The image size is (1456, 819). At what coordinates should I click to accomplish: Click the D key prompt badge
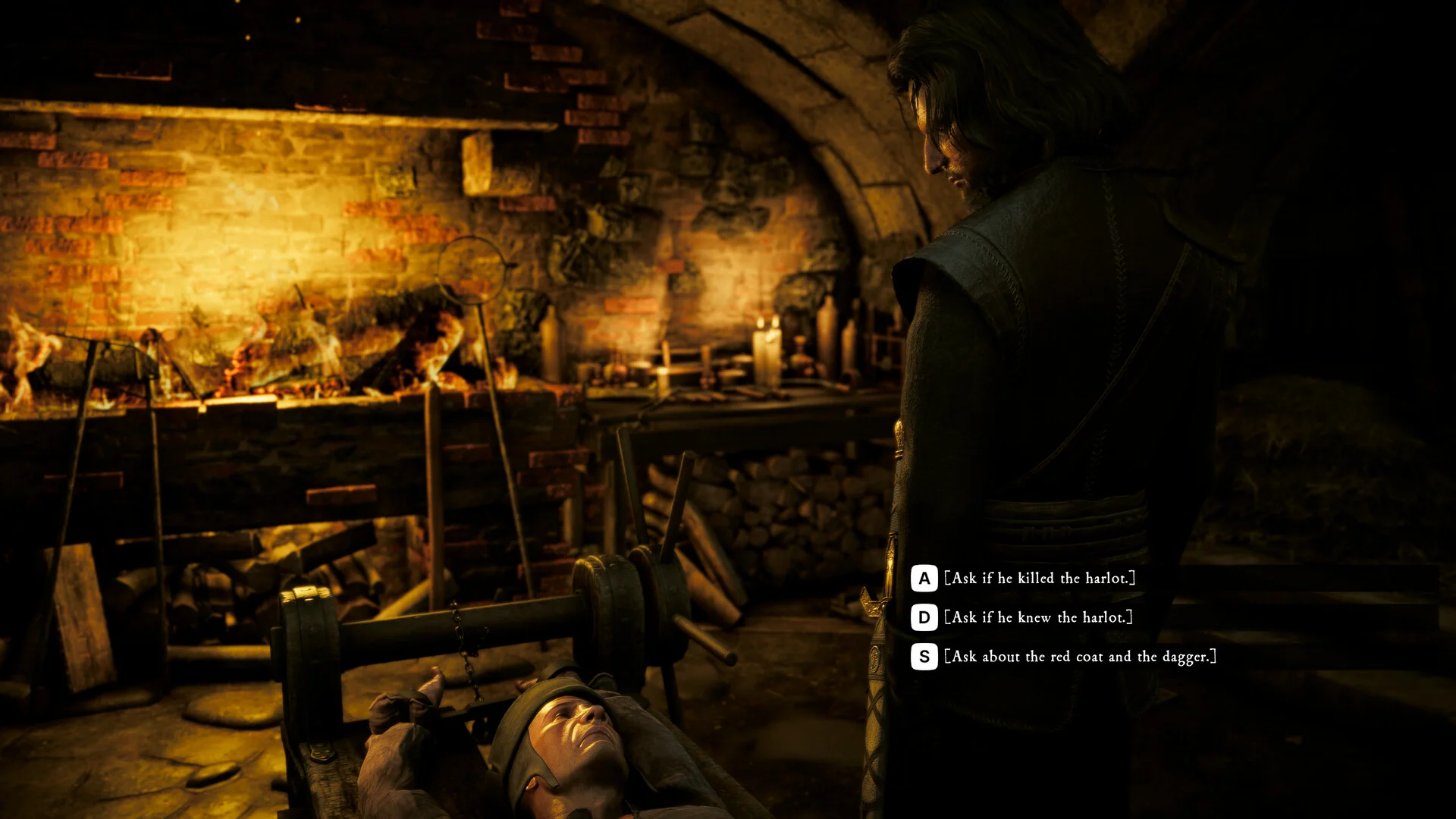[x=923, y=617]
